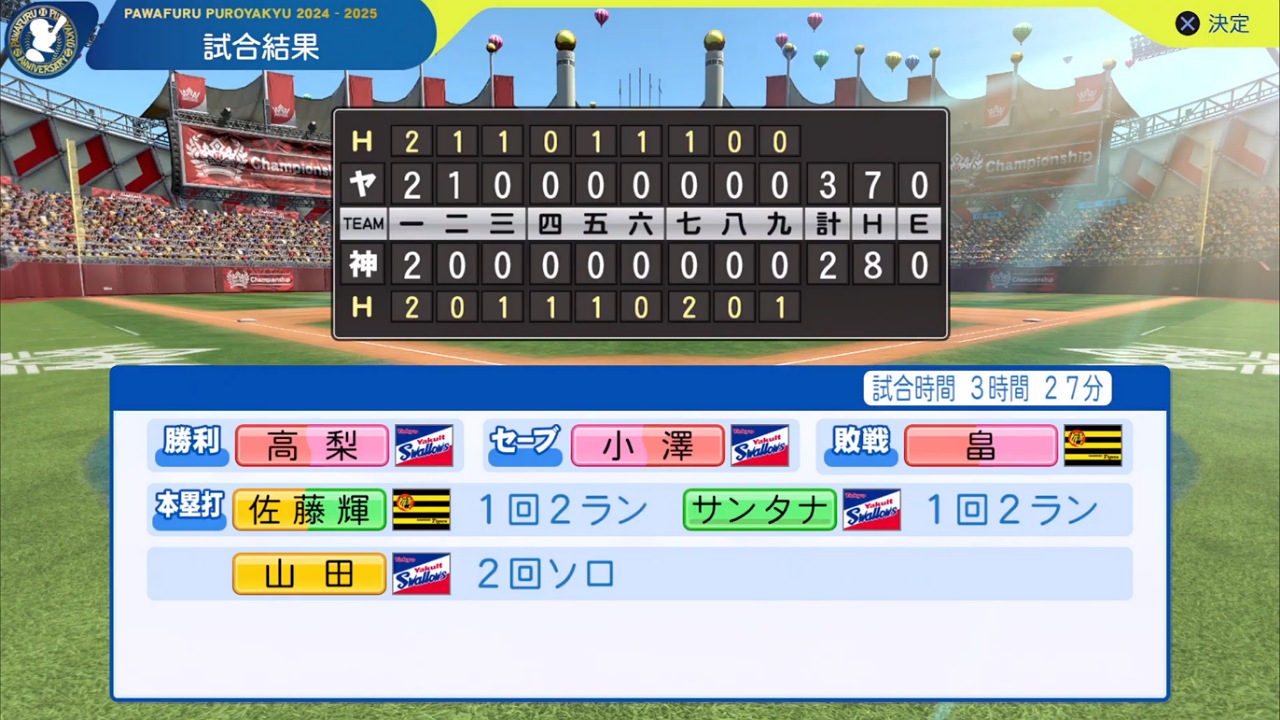
Task: Click the セーブ label tag
Action: pos(525,445)
